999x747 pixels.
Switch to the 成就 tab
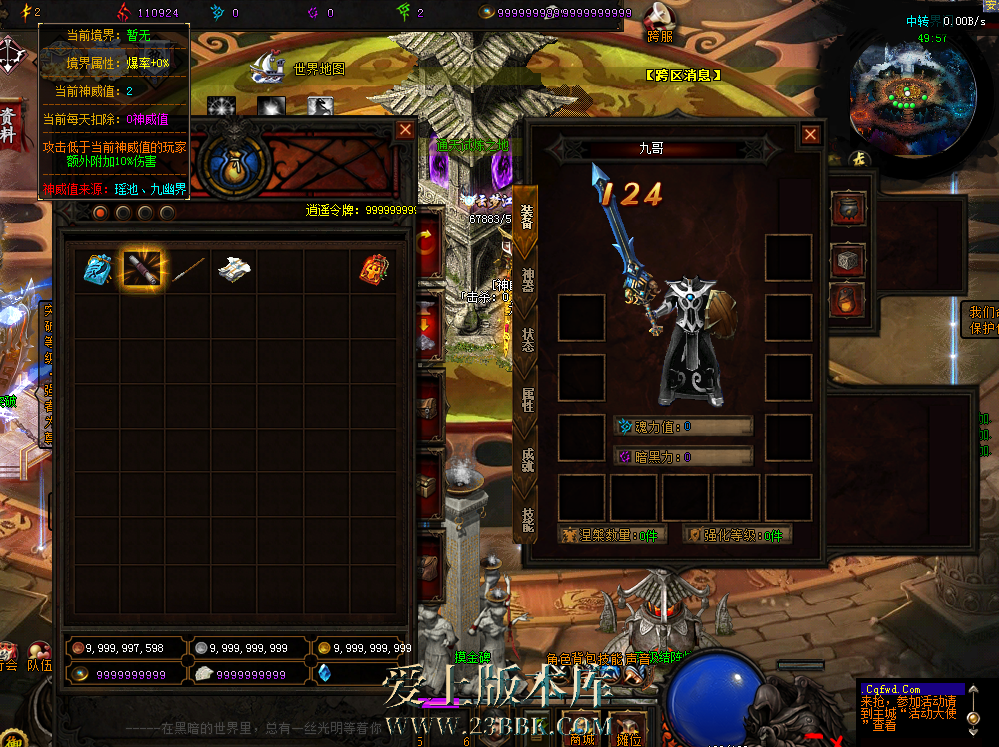(527, 459)
